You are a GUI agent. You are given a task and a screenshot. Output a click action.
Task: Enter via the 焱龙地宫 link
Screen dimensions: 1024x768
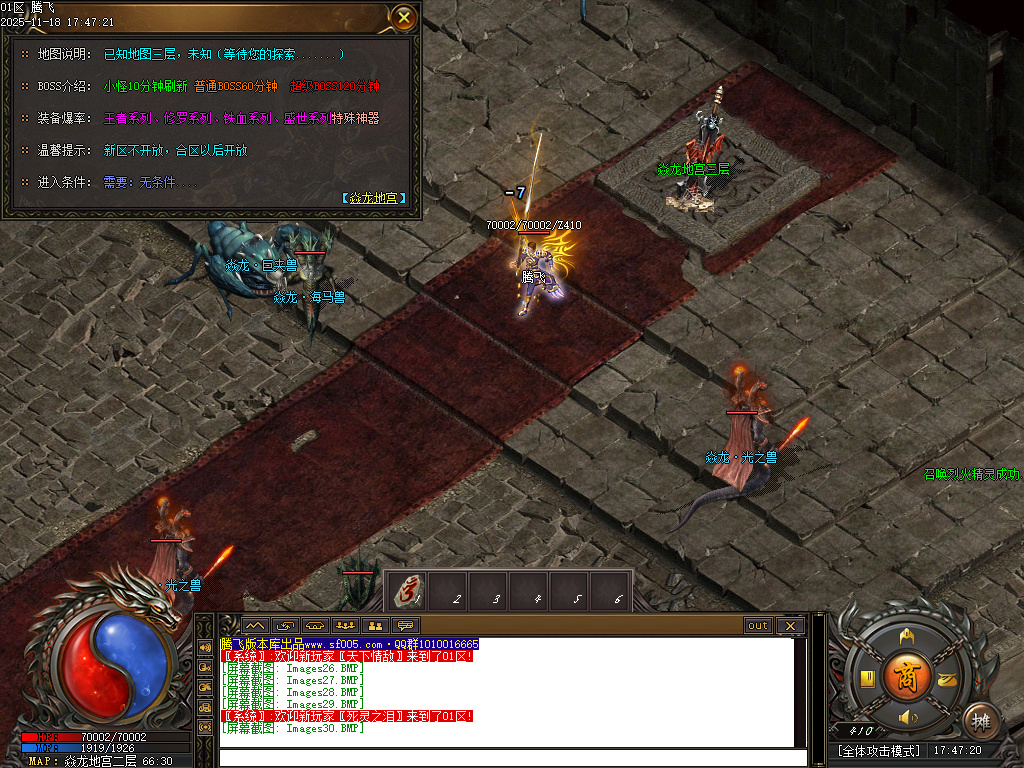click(x=374, y=198)
